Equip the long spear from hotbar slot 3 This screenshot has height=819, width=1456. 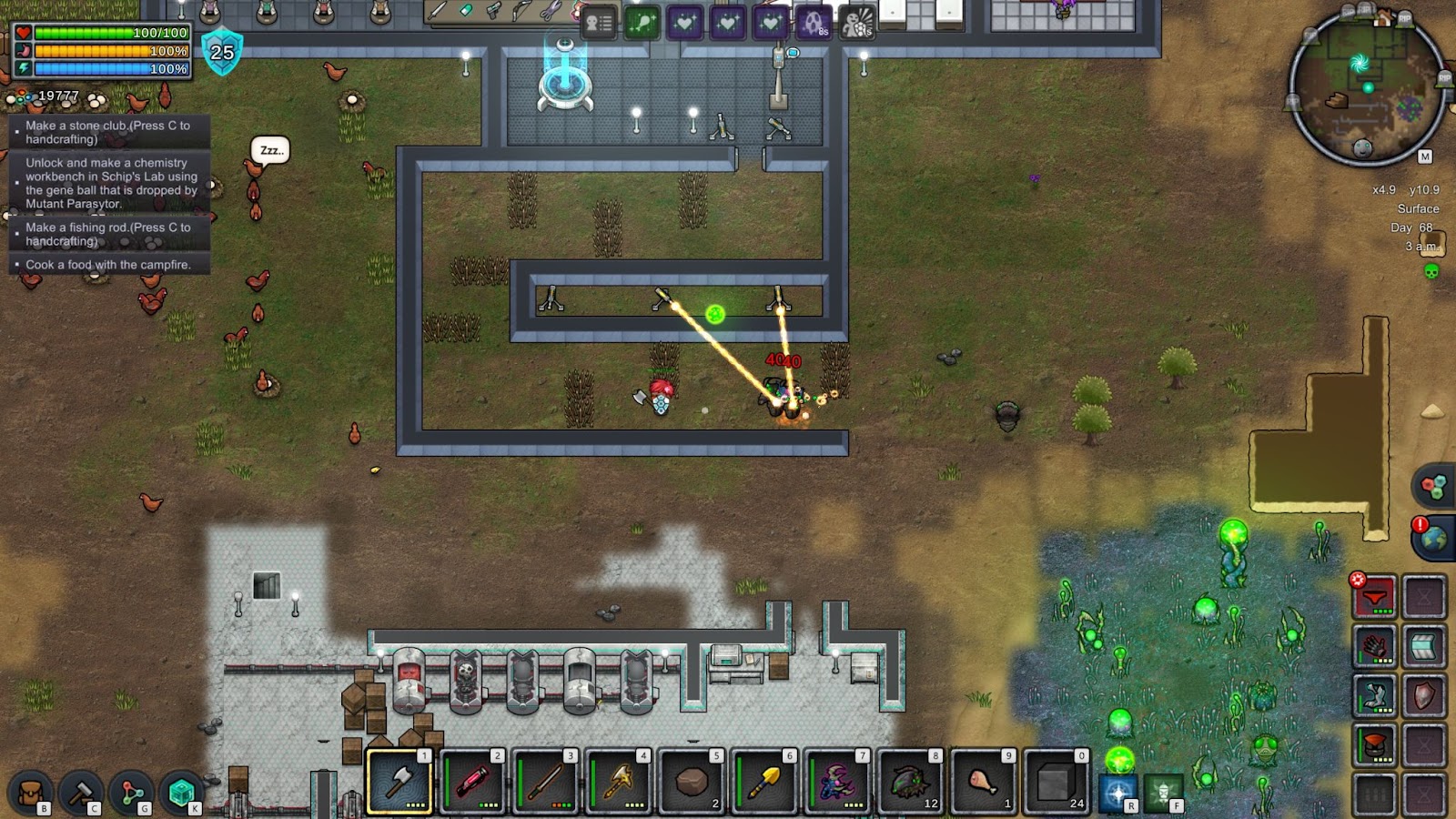(546, 781)
